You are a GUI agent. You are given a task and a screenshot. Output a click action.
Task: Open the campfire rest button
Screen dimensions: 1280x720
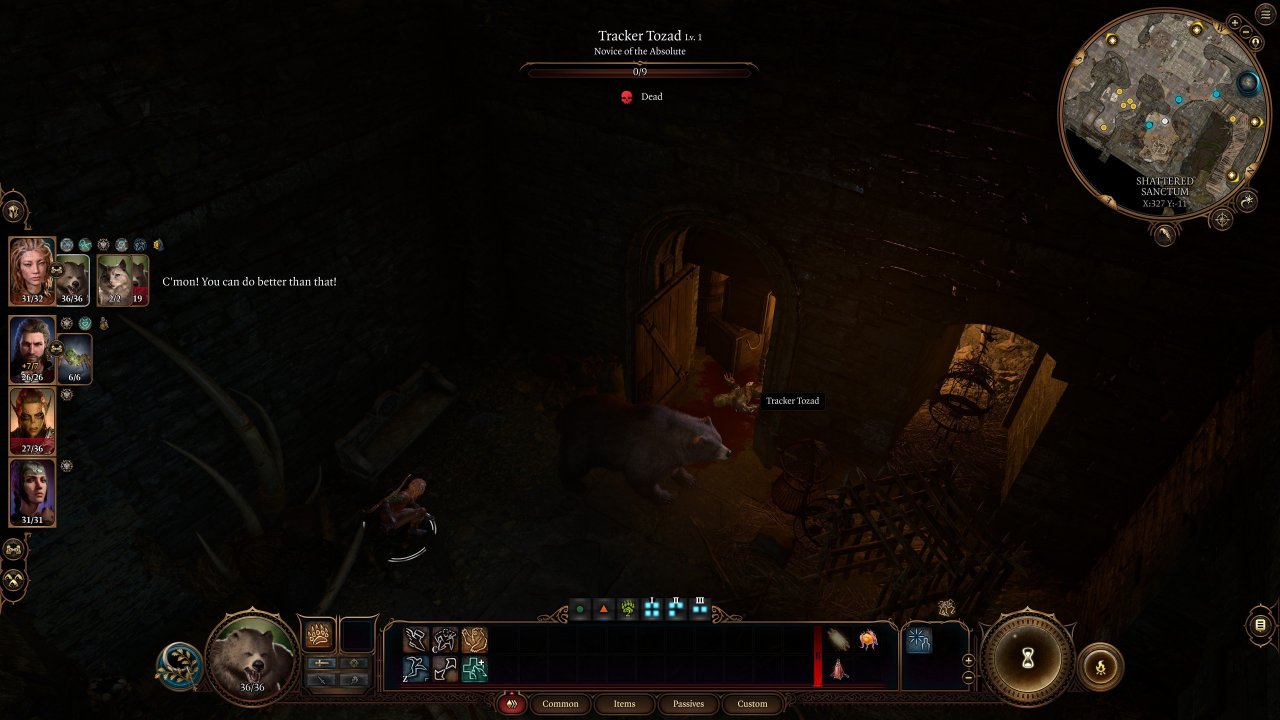tap(1101, 666)
